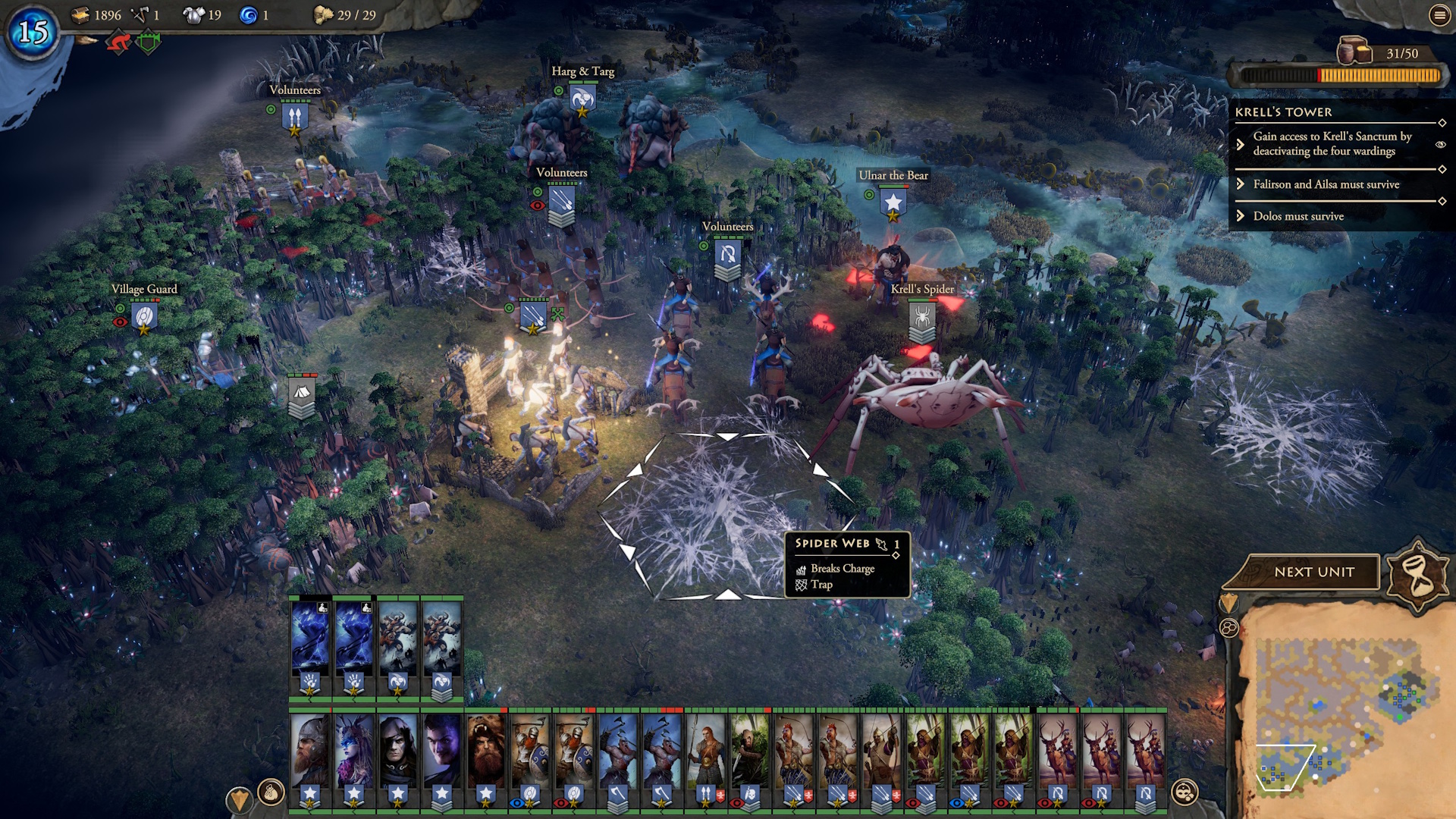The width and height of the screenshot is (1456, 819).
Task: Open the hamburger main menu
Action: pyautogui.click(x=1439, y=15)
